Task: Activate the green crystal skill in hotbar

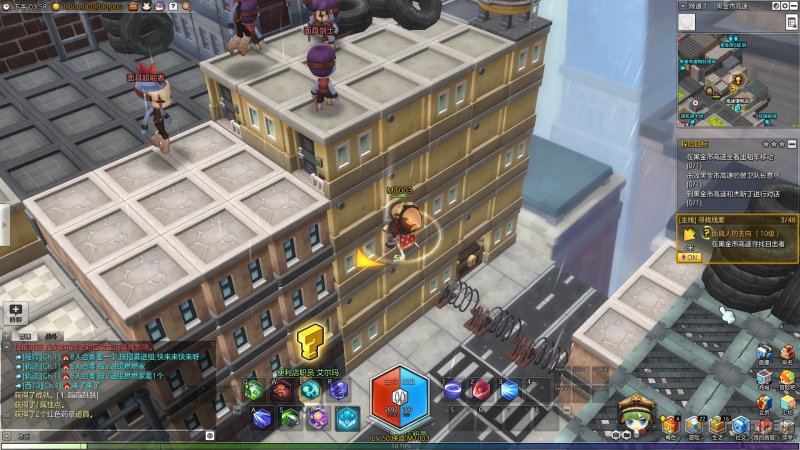Action: tap(253, 390)
